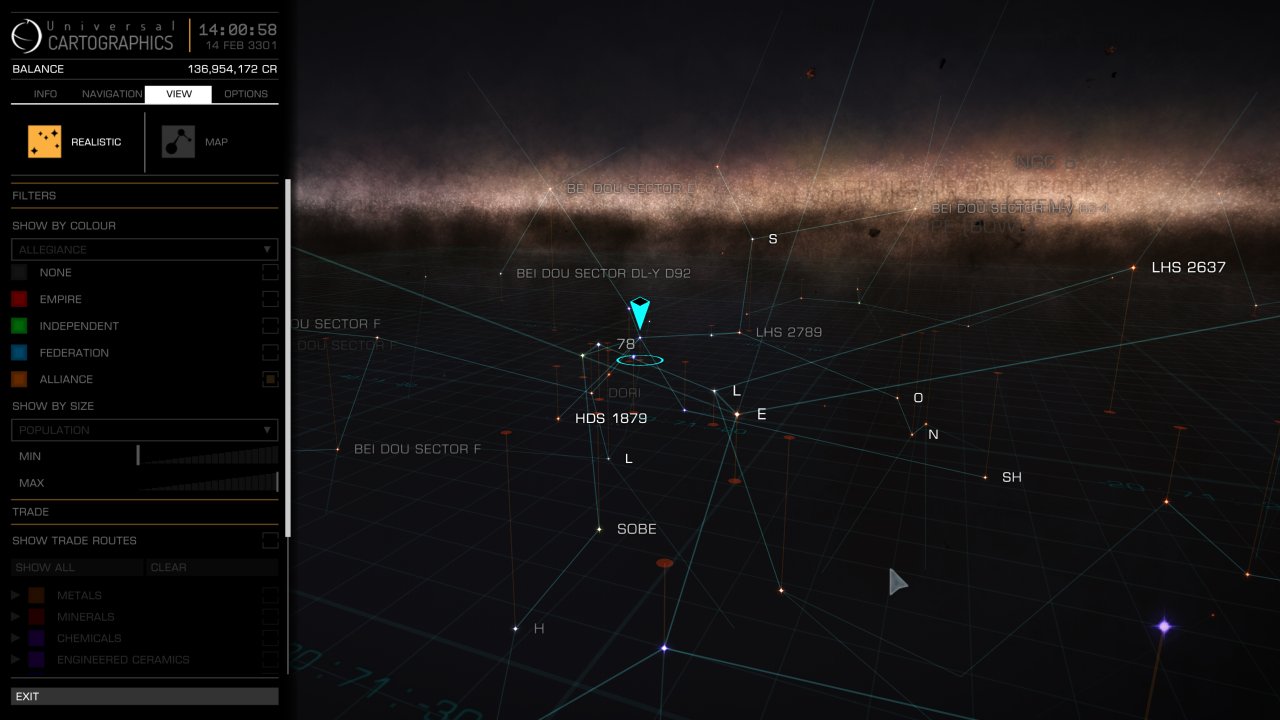1280x720 pixels.
Task: Adjust the MIN population slider
Action: 139,456
